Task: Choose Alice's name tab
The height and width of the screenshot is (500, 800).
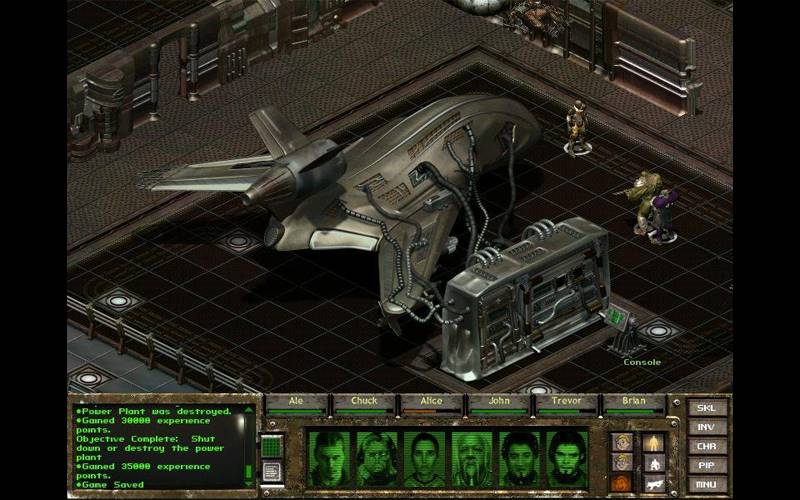Action: tap(432, 402)
